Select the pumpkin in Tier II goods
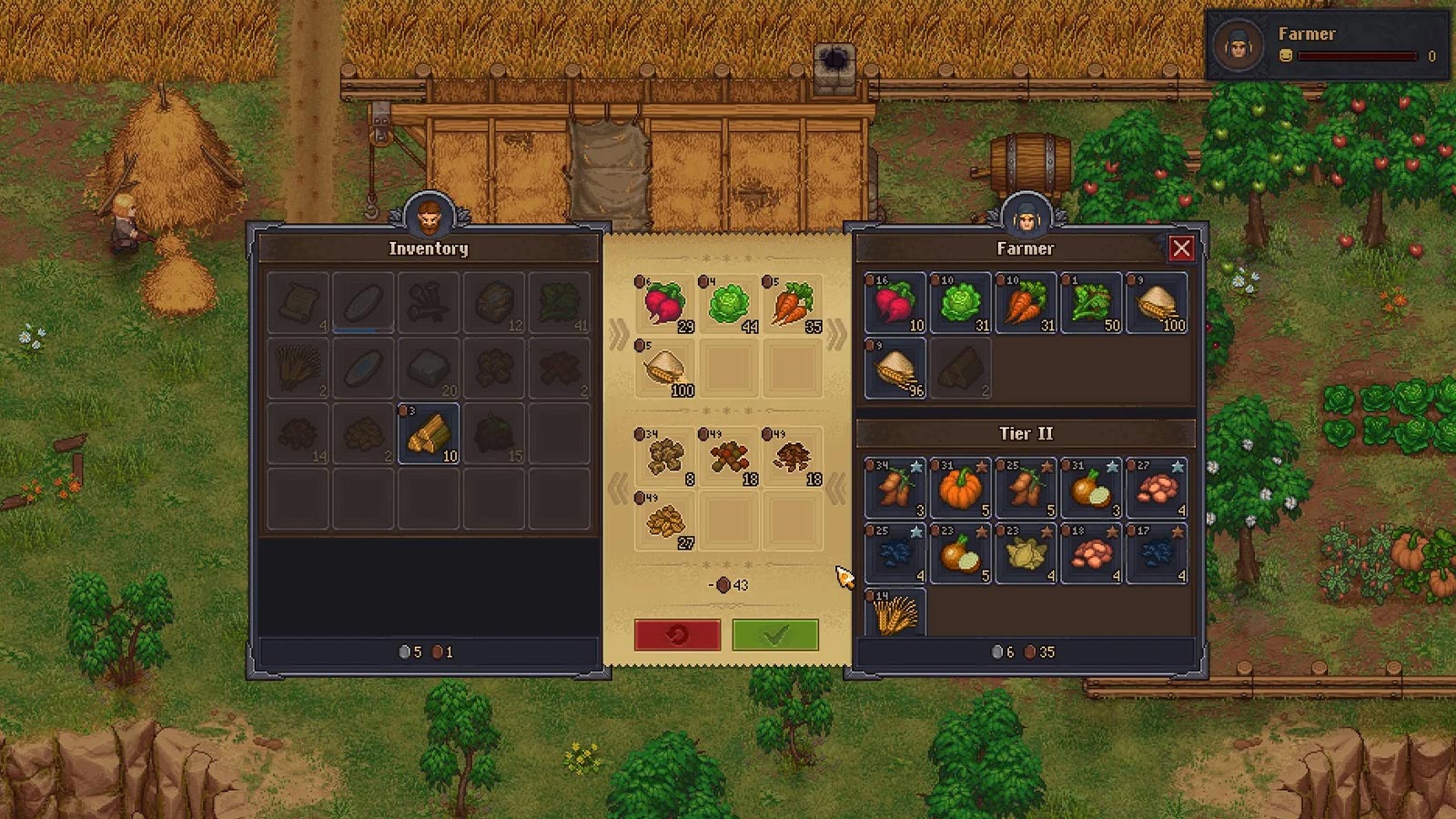The height and width of the screenshot is (819, 1456). (x=960, y=489)
